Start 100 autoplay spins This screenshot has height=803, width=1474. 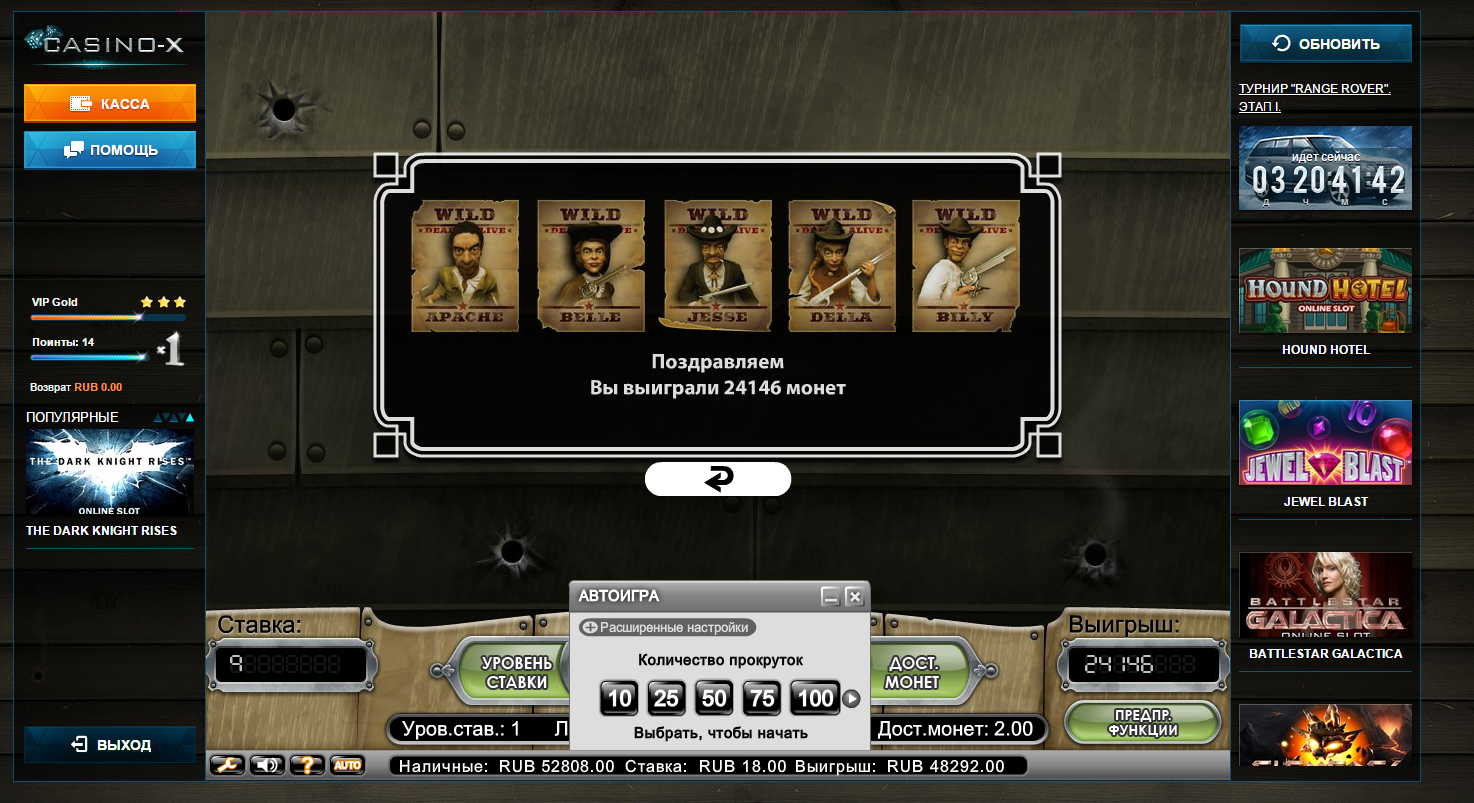click(815, 698)
